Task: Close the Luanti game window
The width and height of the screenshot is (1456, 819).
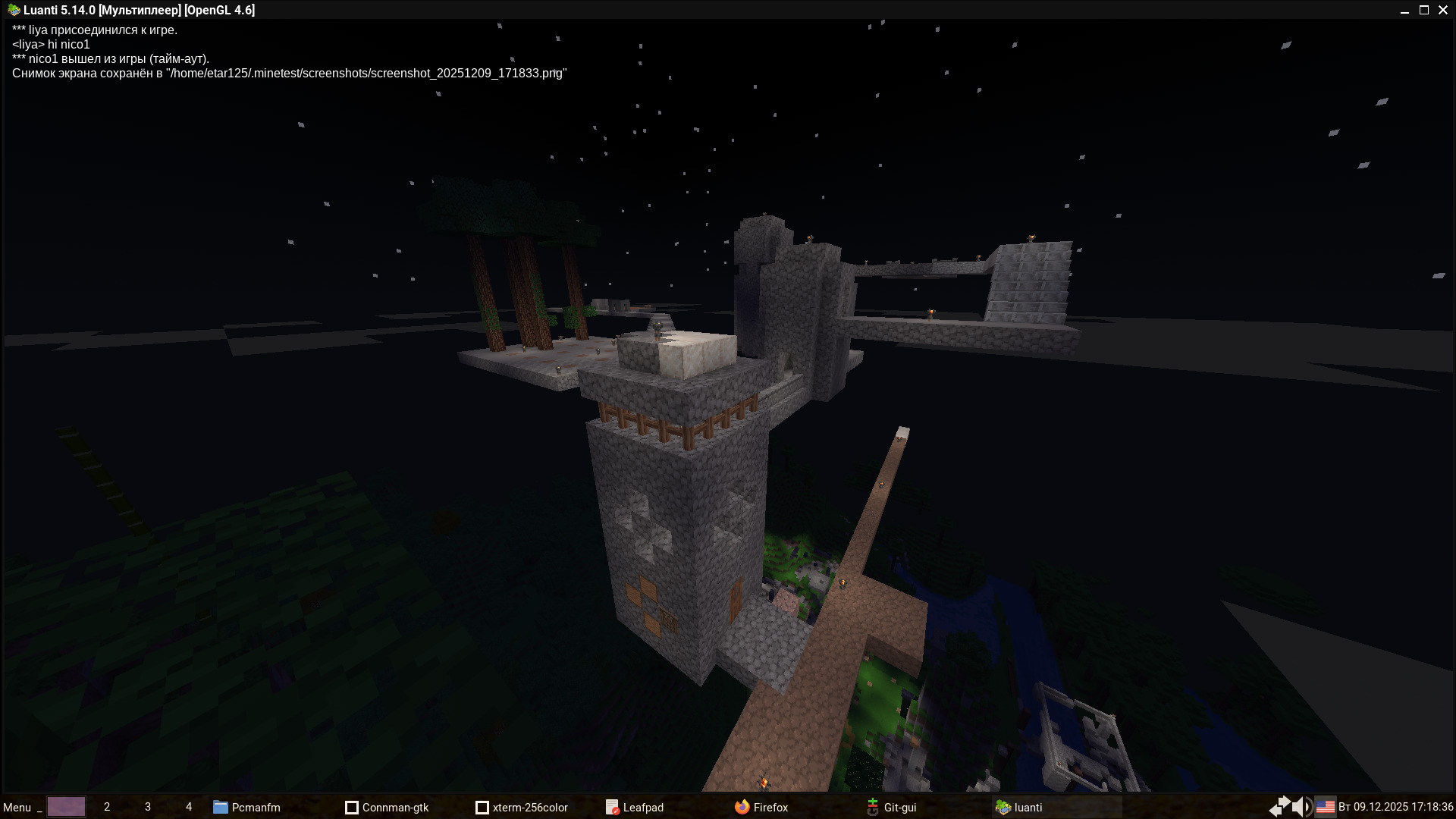Action: [1443, 10]
